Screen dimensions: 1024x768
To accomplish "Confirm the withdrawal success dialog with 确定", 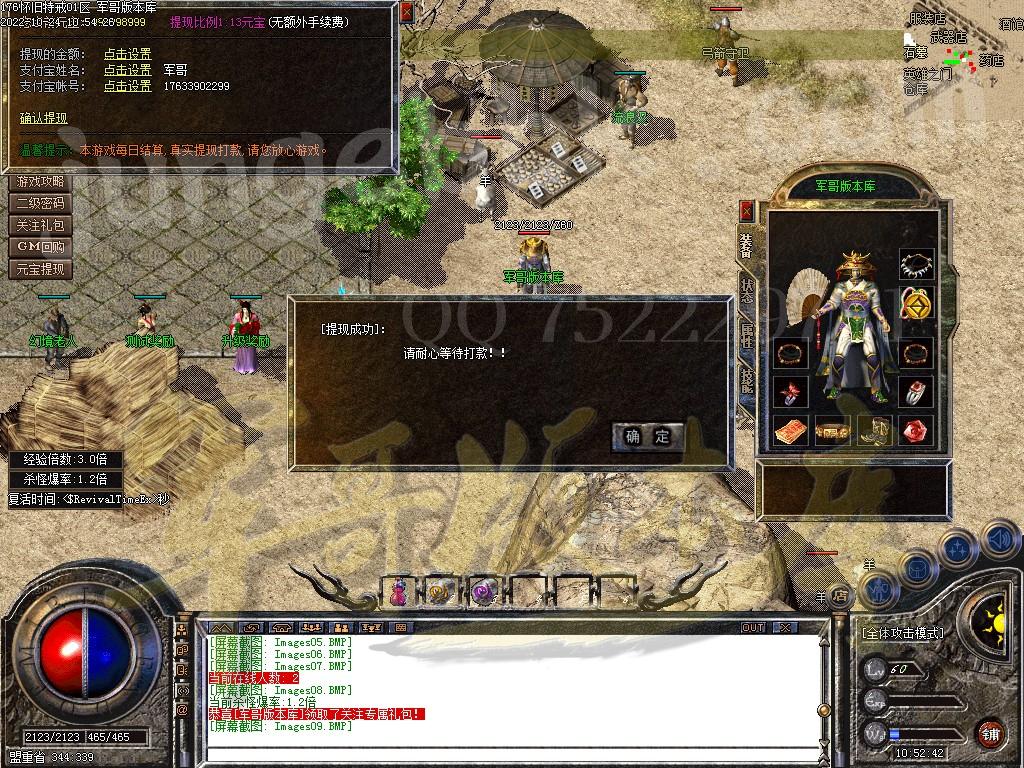I will 648,436.
